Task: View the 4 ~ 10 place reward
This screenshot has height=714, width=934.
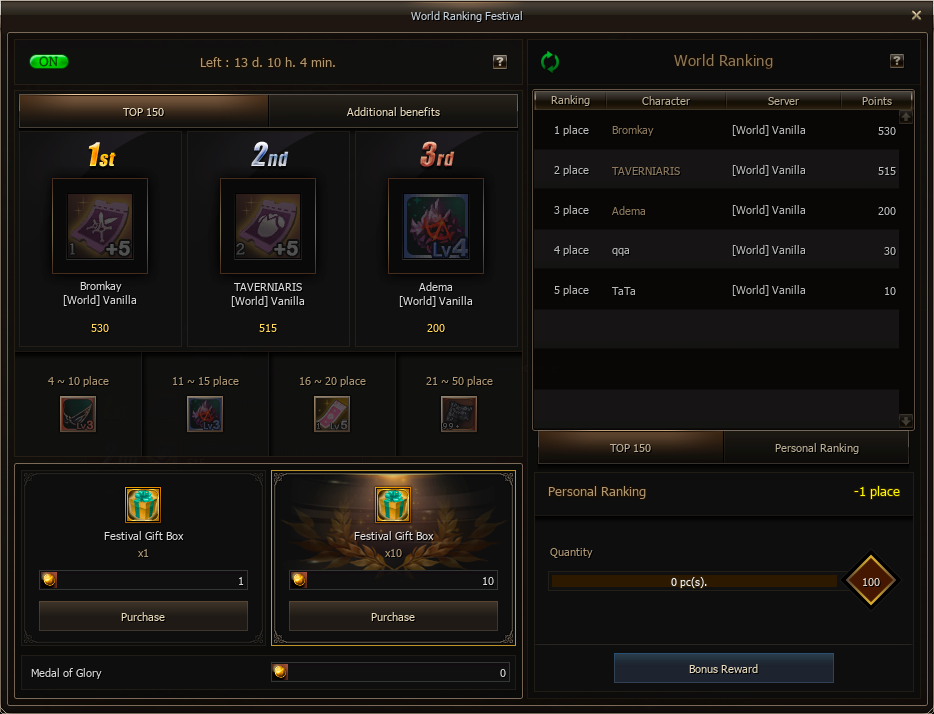Action: 78,413
